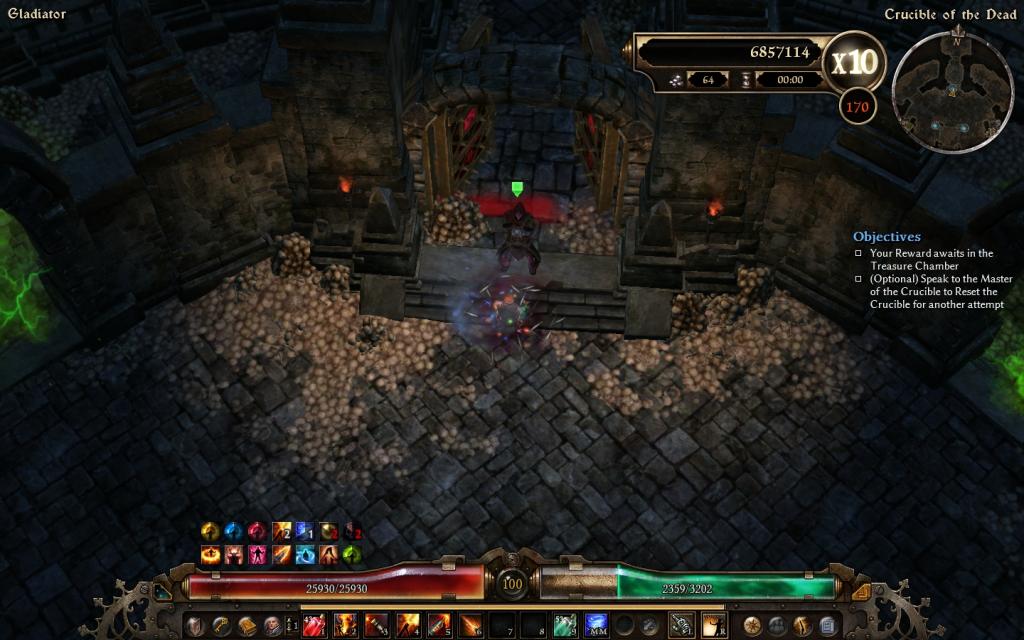This screenshot has height=640, width=1024.
Task: Activate the flaming strike skill in slot 4
Action: 407,626
